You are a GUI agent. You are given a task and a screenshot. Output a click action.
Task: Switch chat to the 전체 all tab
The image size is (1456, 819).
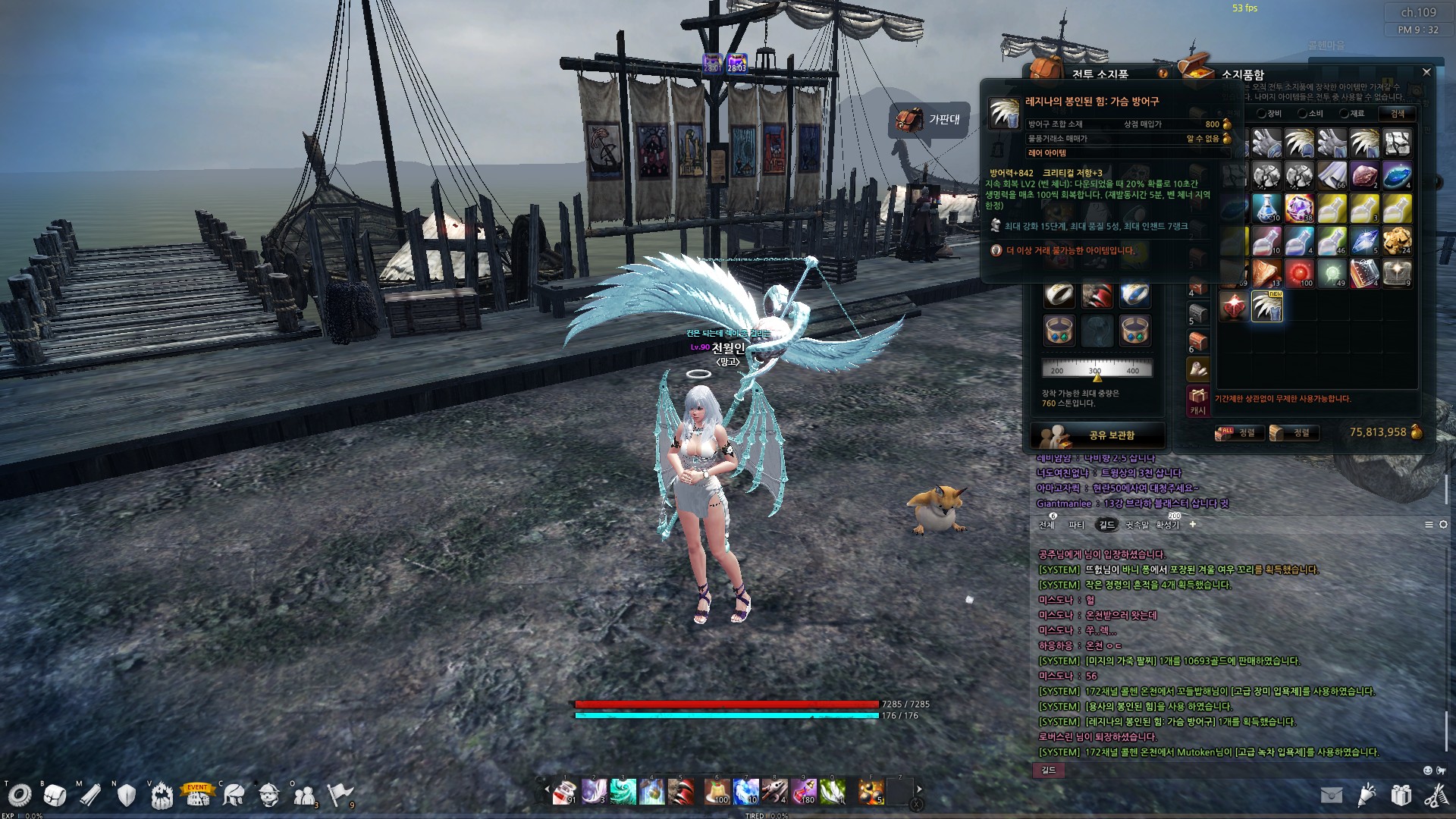point(1046,525)
